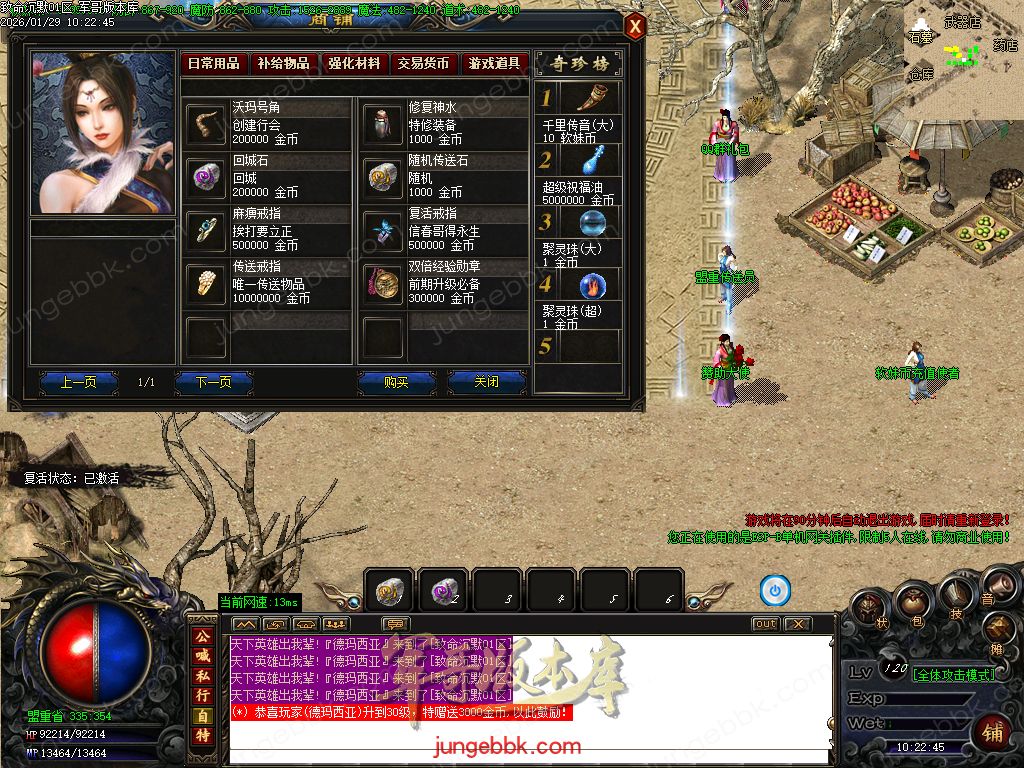Click the blue power button icon
Viewport: 1024px width, 768px height.
(775, 591)
